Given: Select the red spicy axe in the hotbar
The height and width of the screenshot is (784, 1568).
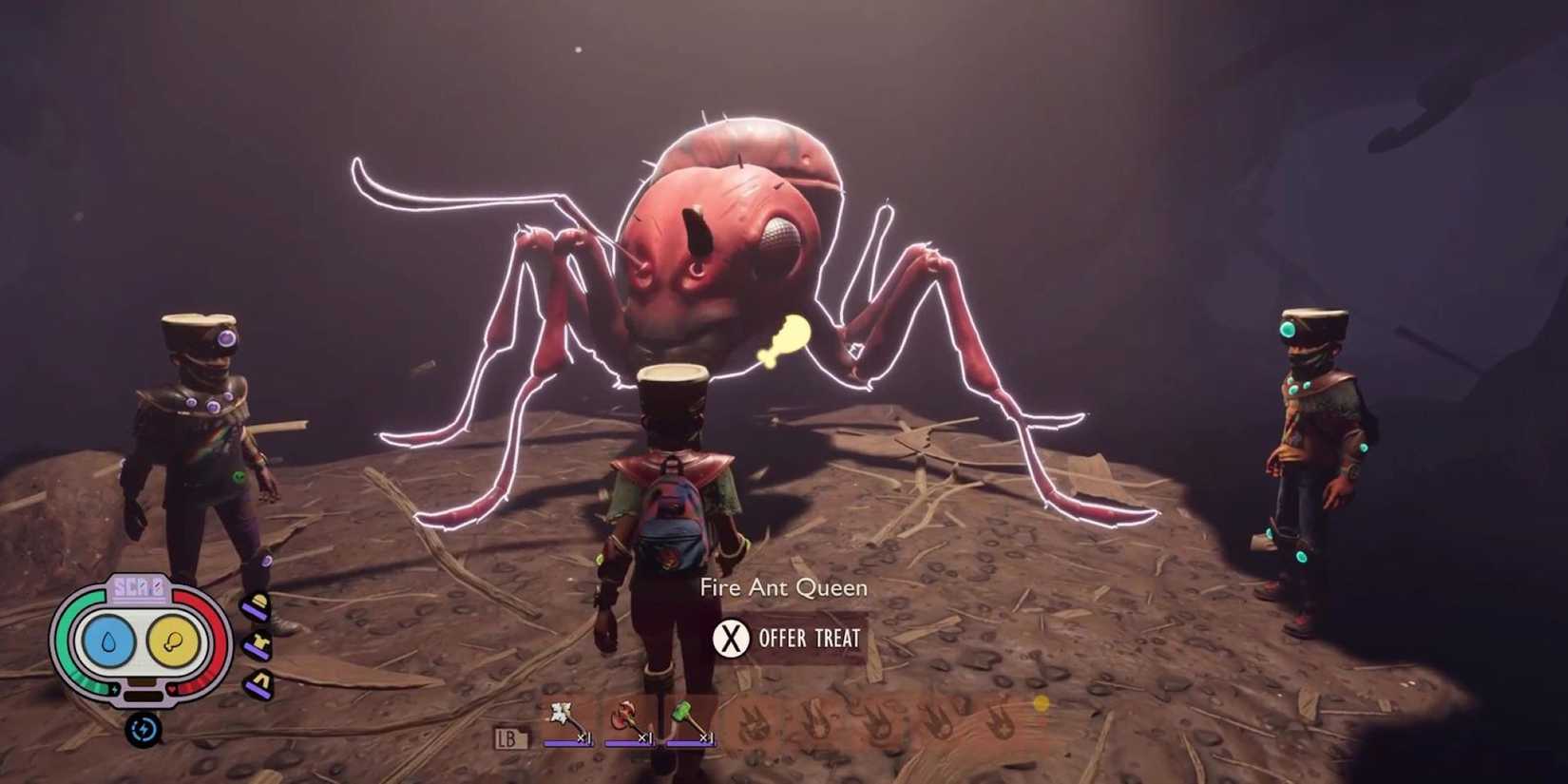Looking at the screenshot, I should click(x=623, y=715).
